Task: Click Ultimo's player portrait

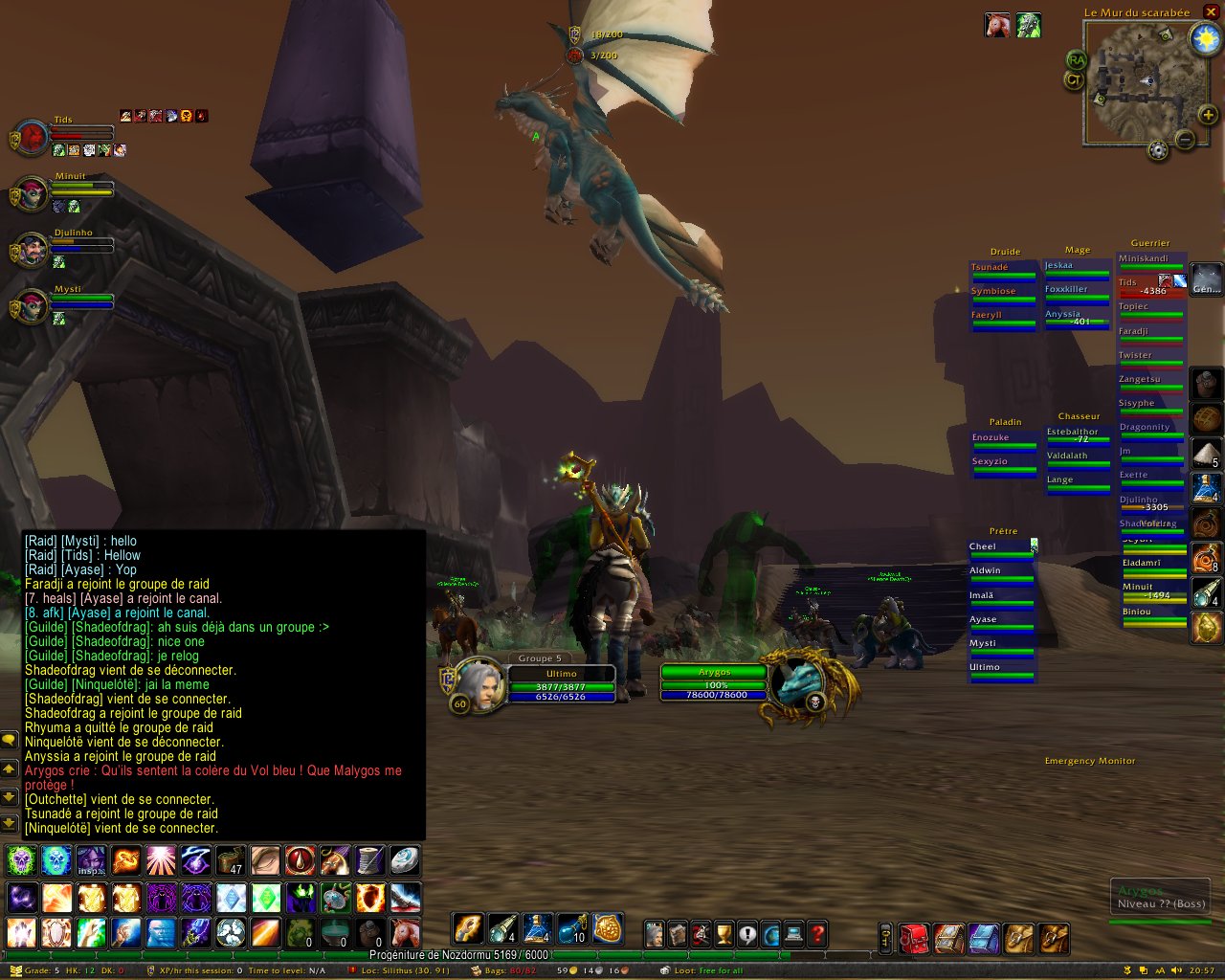Action: (x=479, y=685)
